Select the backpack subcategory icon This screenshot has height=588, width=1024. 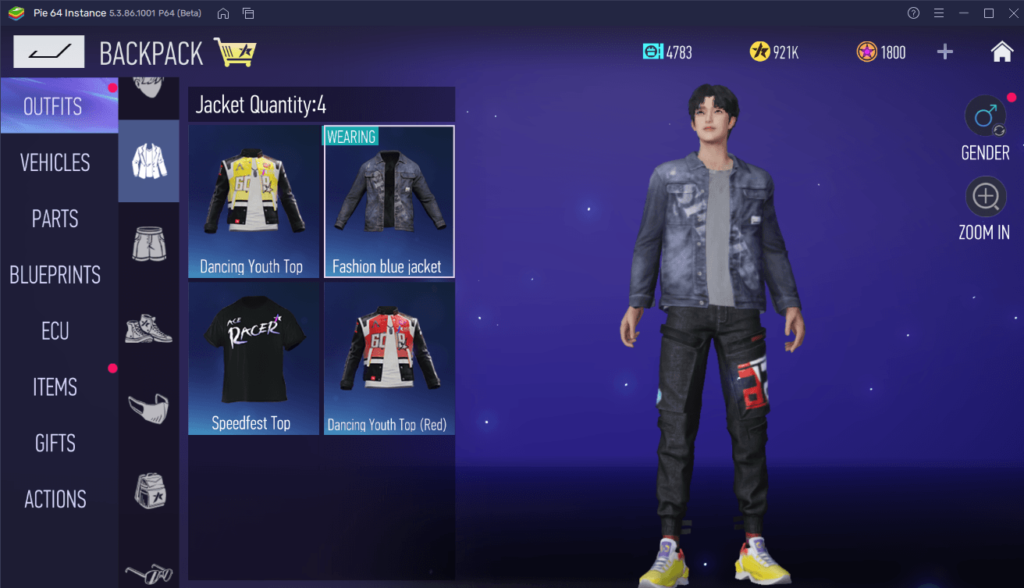[x=148, y=489]
